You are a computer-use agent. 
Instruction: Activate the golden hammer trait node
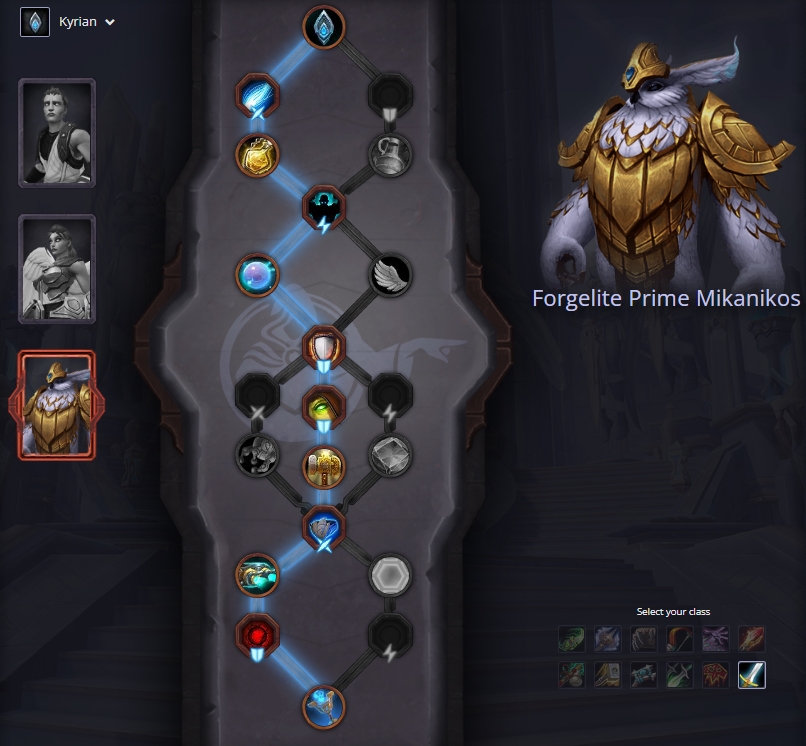click(x=323, y=464)
